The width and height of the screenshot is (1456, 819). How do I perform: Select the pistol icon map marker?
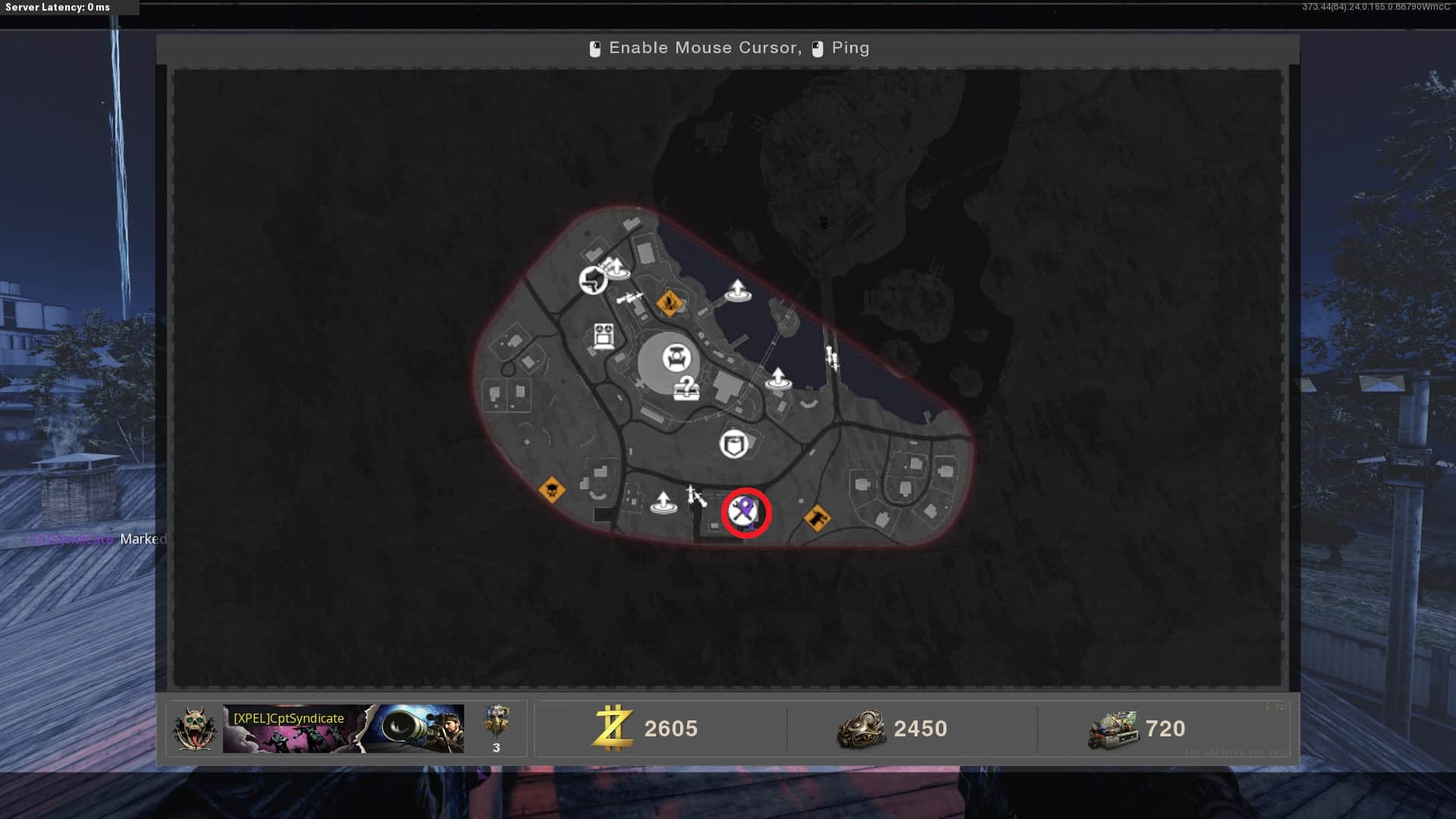pyautogui.click(x=593, y=281)
